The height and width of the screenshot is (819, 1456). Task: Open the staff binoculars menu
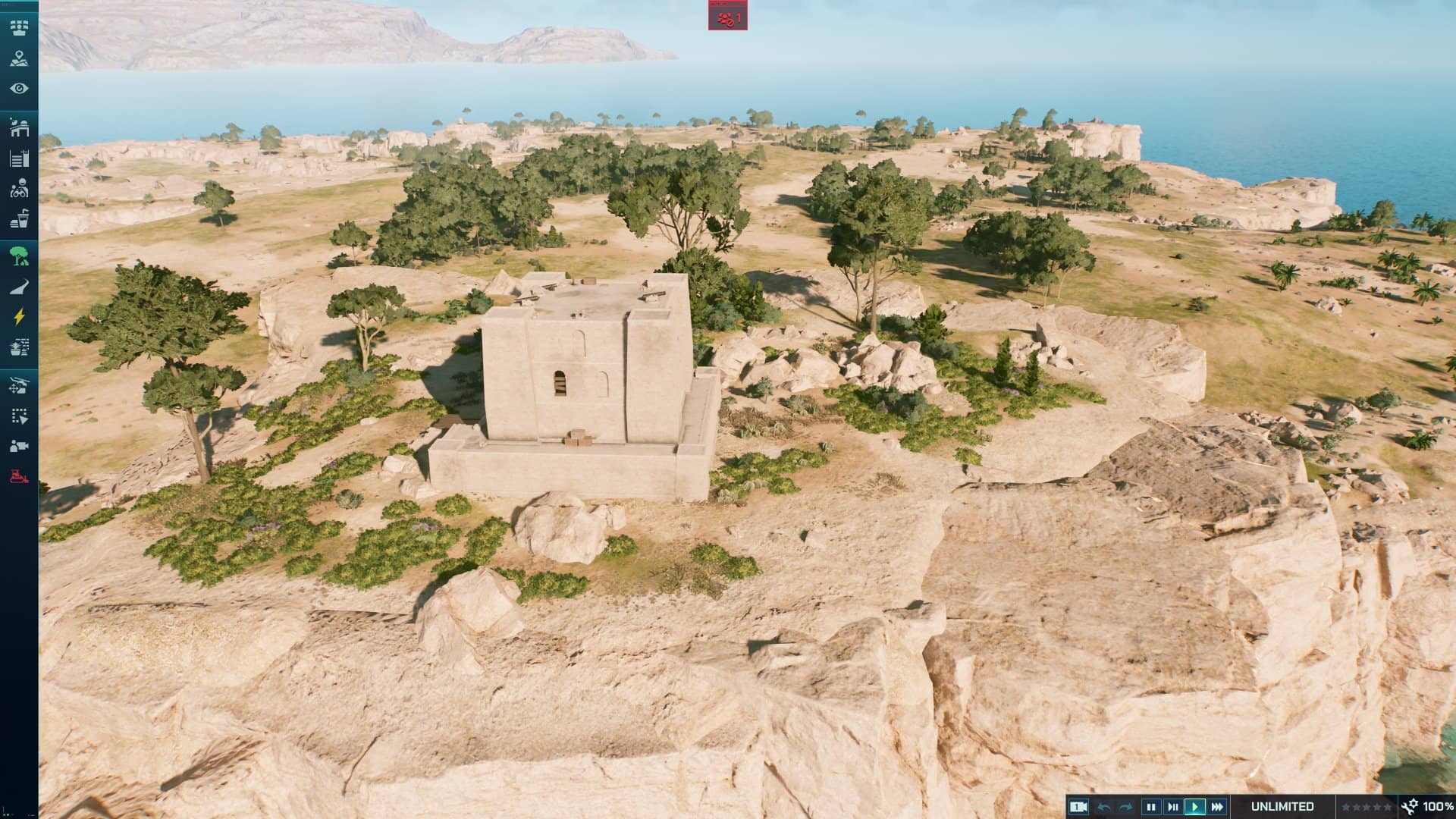(19, 189)
